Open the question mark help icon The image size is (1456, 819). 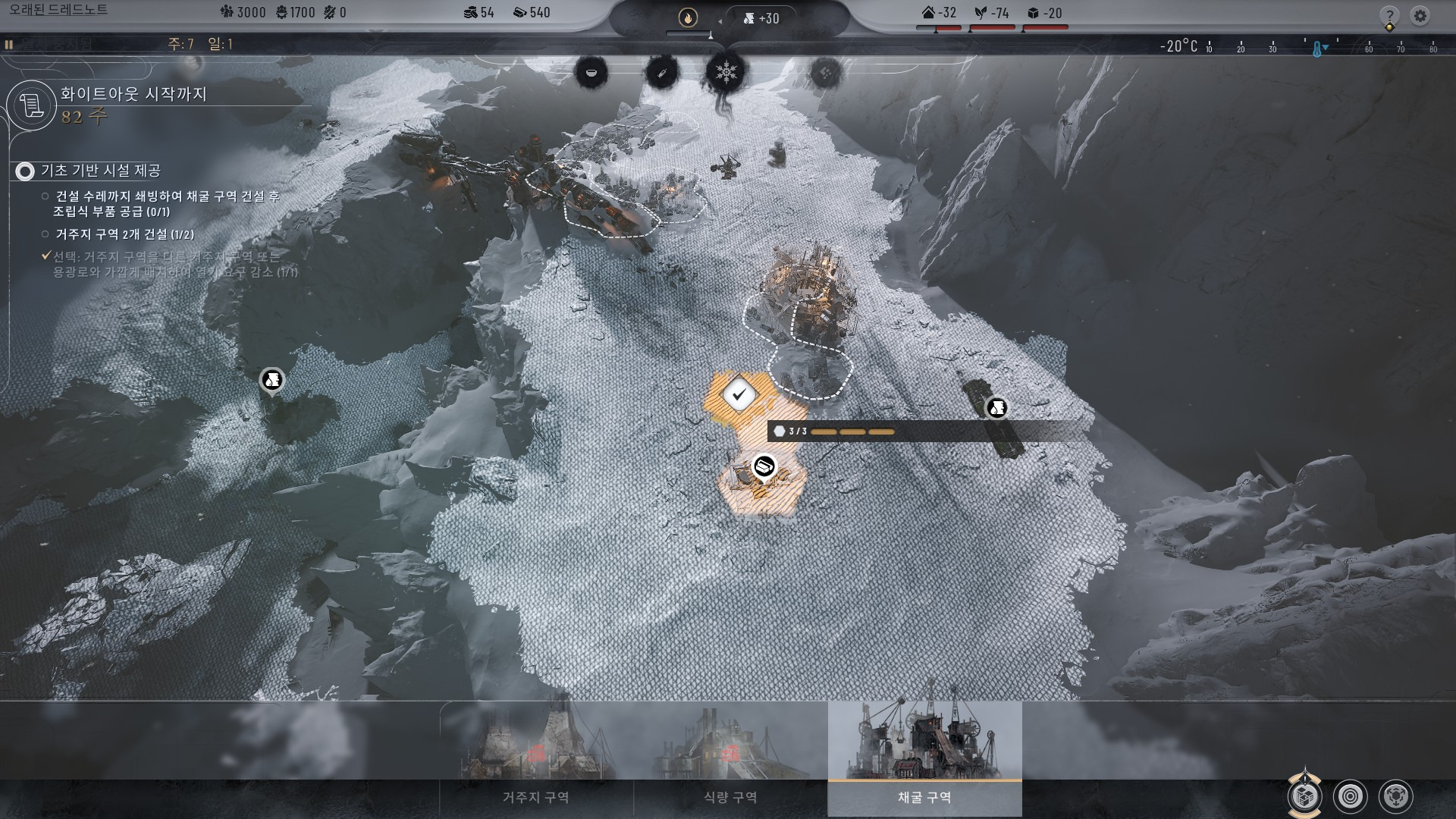click(1389, 15)
